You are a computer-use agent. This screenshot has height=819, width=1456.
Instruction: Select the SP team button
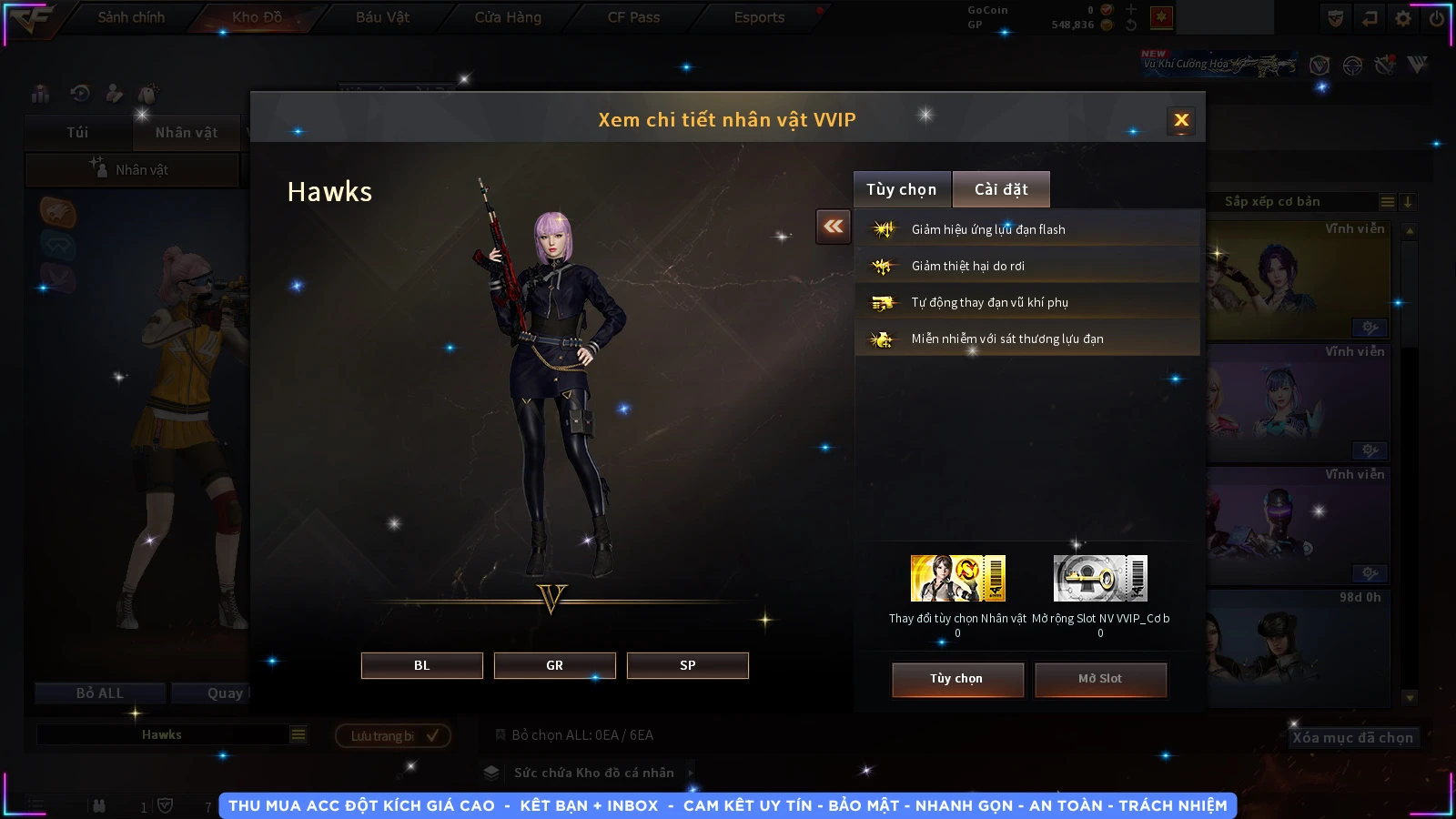(x=687, y=665)
